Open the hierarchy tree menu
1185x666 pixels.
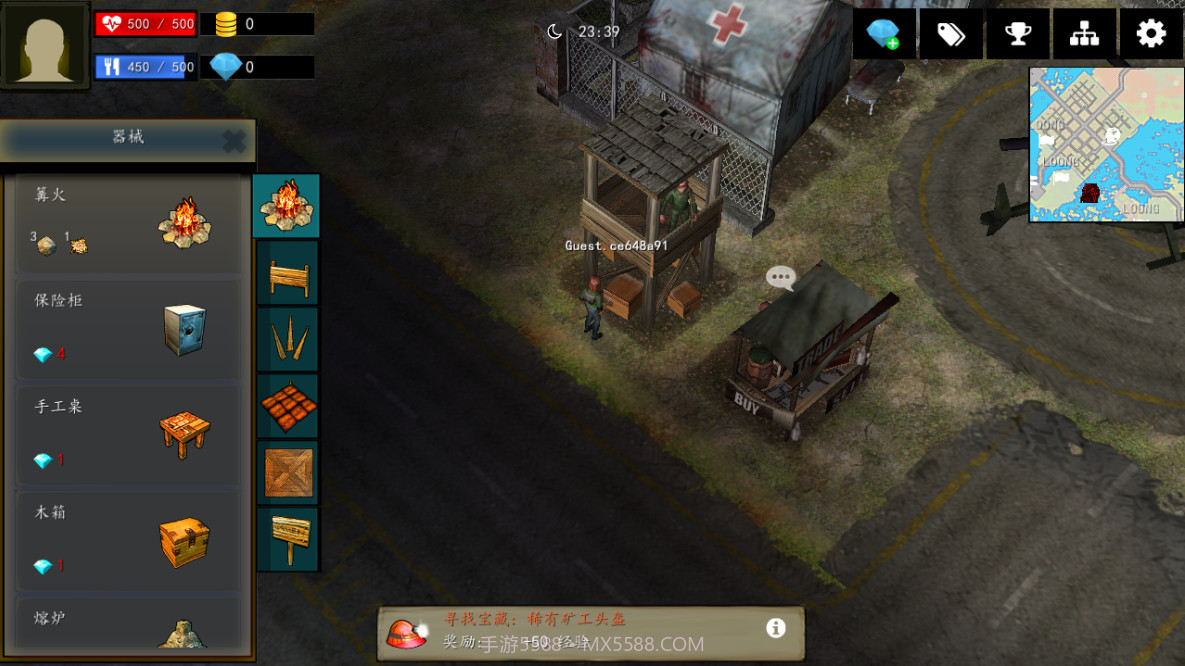(1084, 34)
